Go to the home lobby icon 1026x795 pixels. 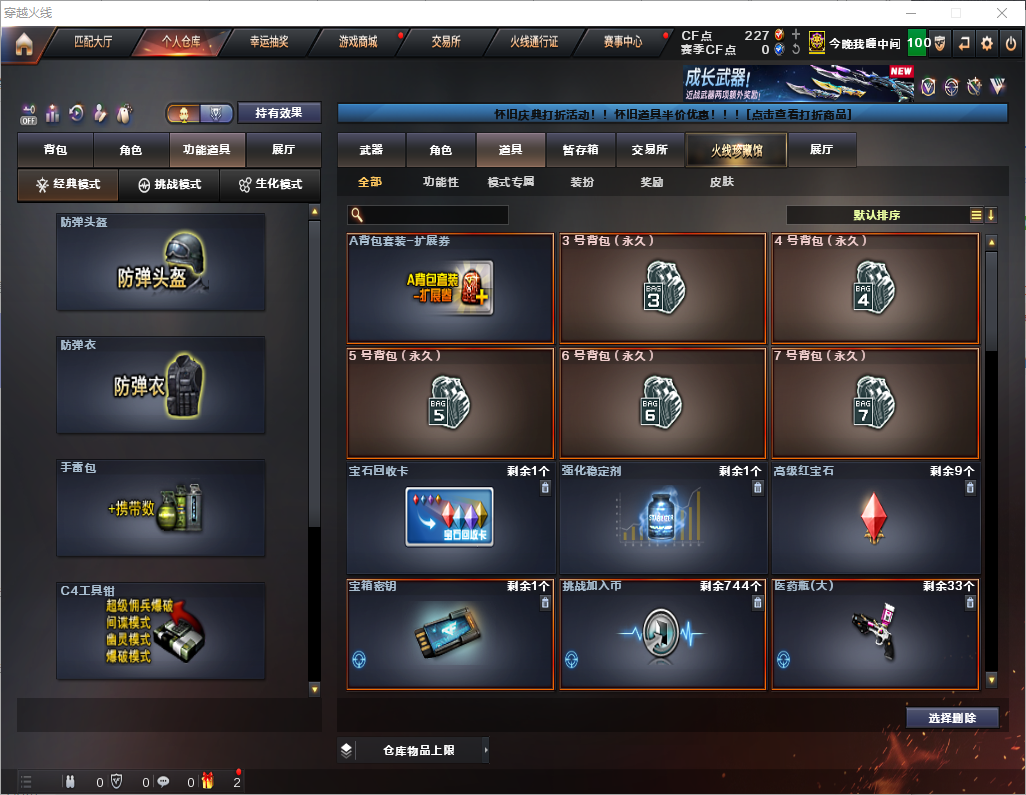pos(23,44)
